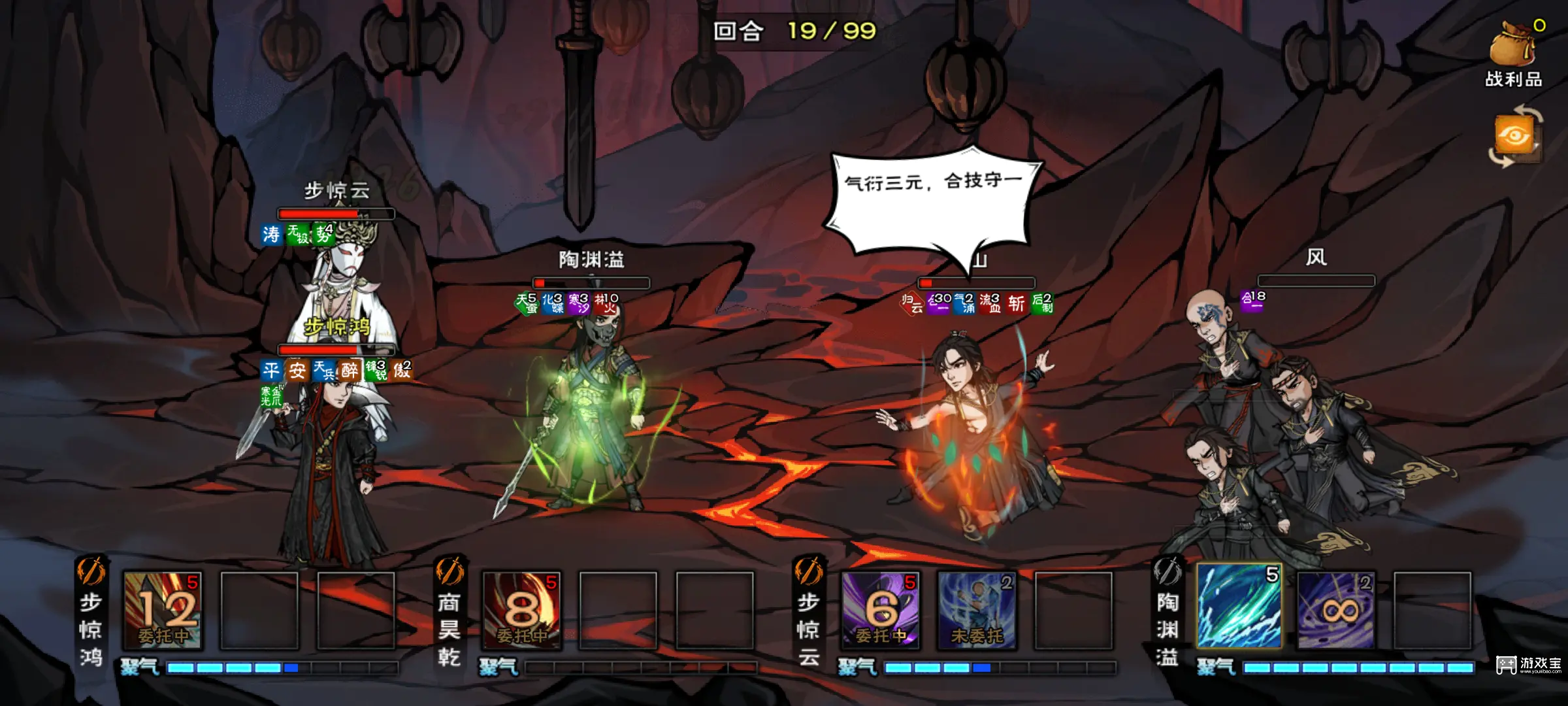Select 步惊鸿's skill card showing 12
This screenshot has width=1568, height=706.
[x=163, y=611]
